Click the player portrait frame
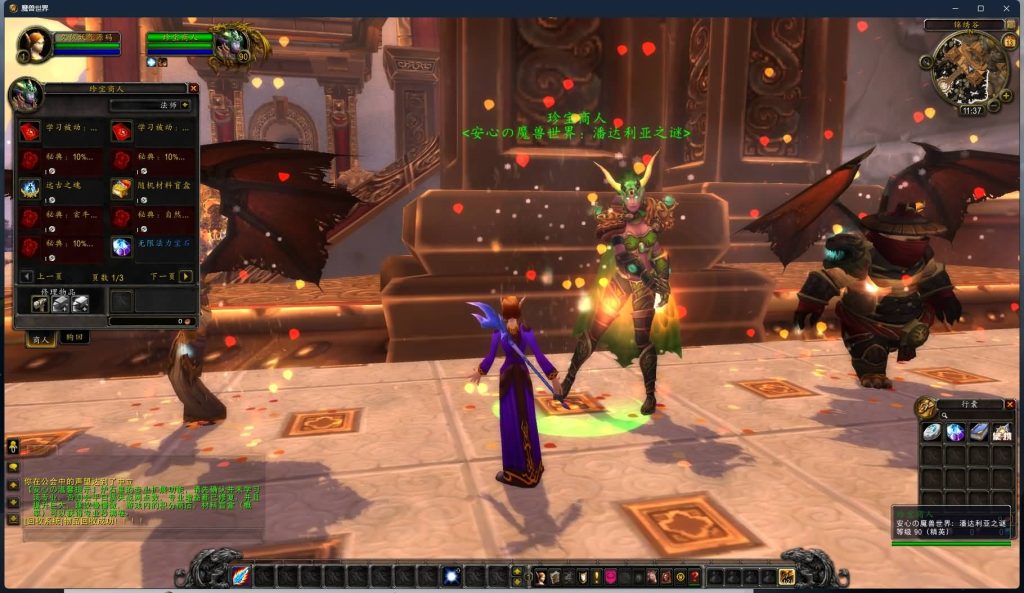The image size is (1024, 593). coord(36,44)
